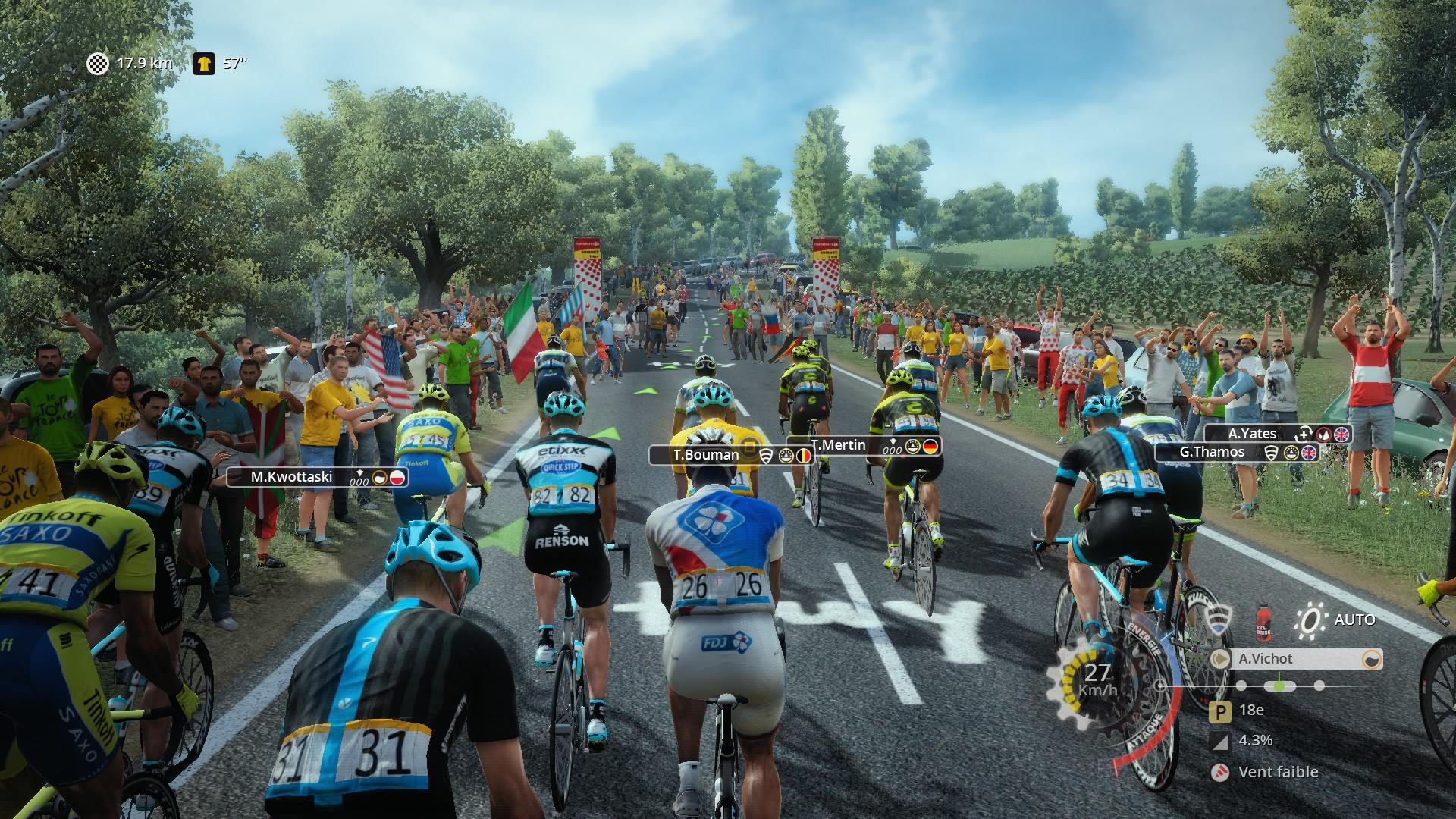Click the green marker on the peloton position line
Viewport: 1456px width, 819px height.
[x=1280, y=686]
